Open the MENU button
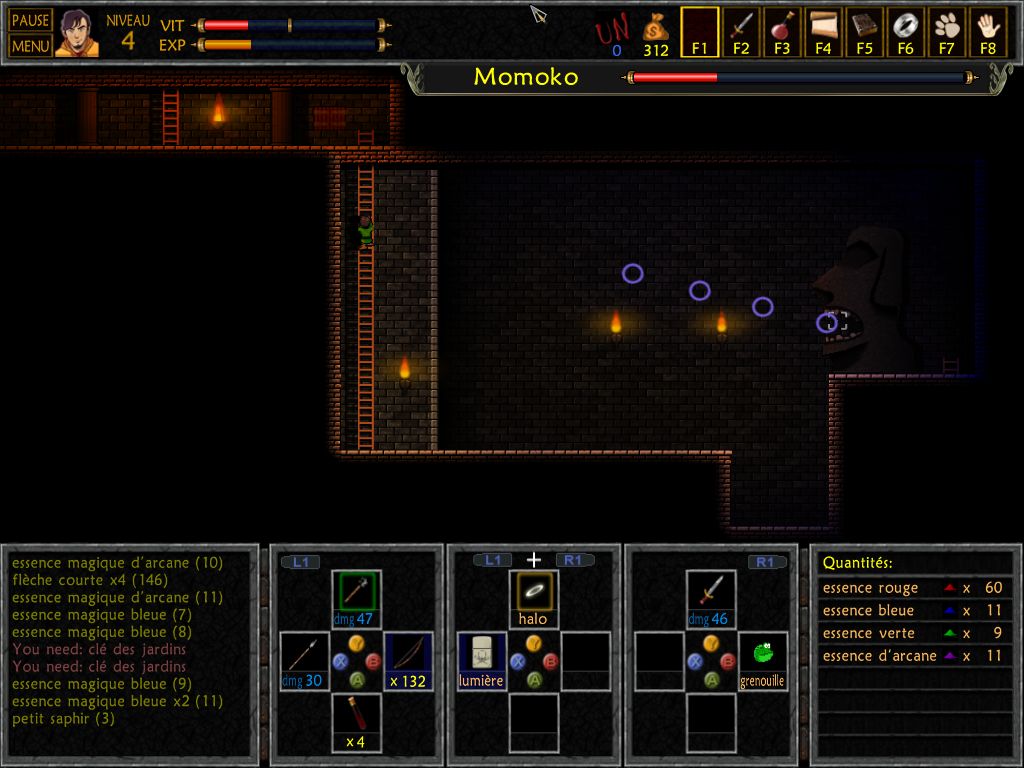 pyautogui.click(x=30, y=45)
